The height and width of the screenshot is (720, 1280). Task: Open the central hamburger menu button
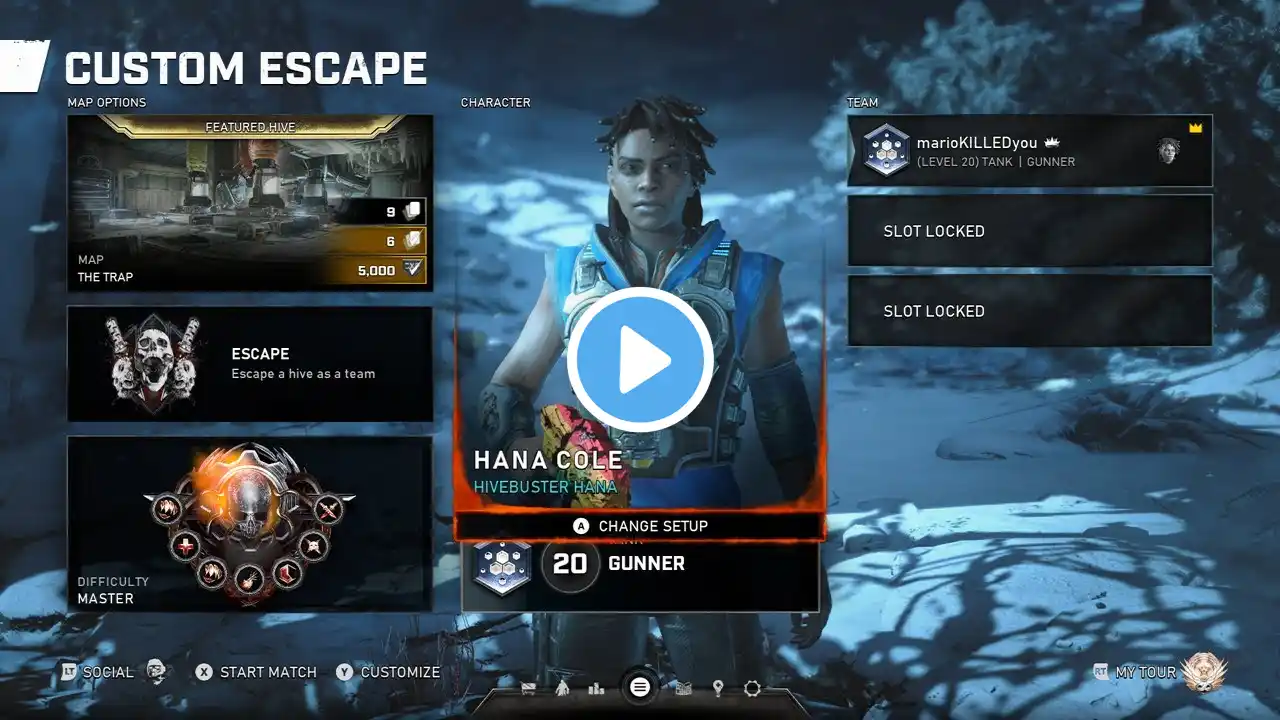pos(640,687)
